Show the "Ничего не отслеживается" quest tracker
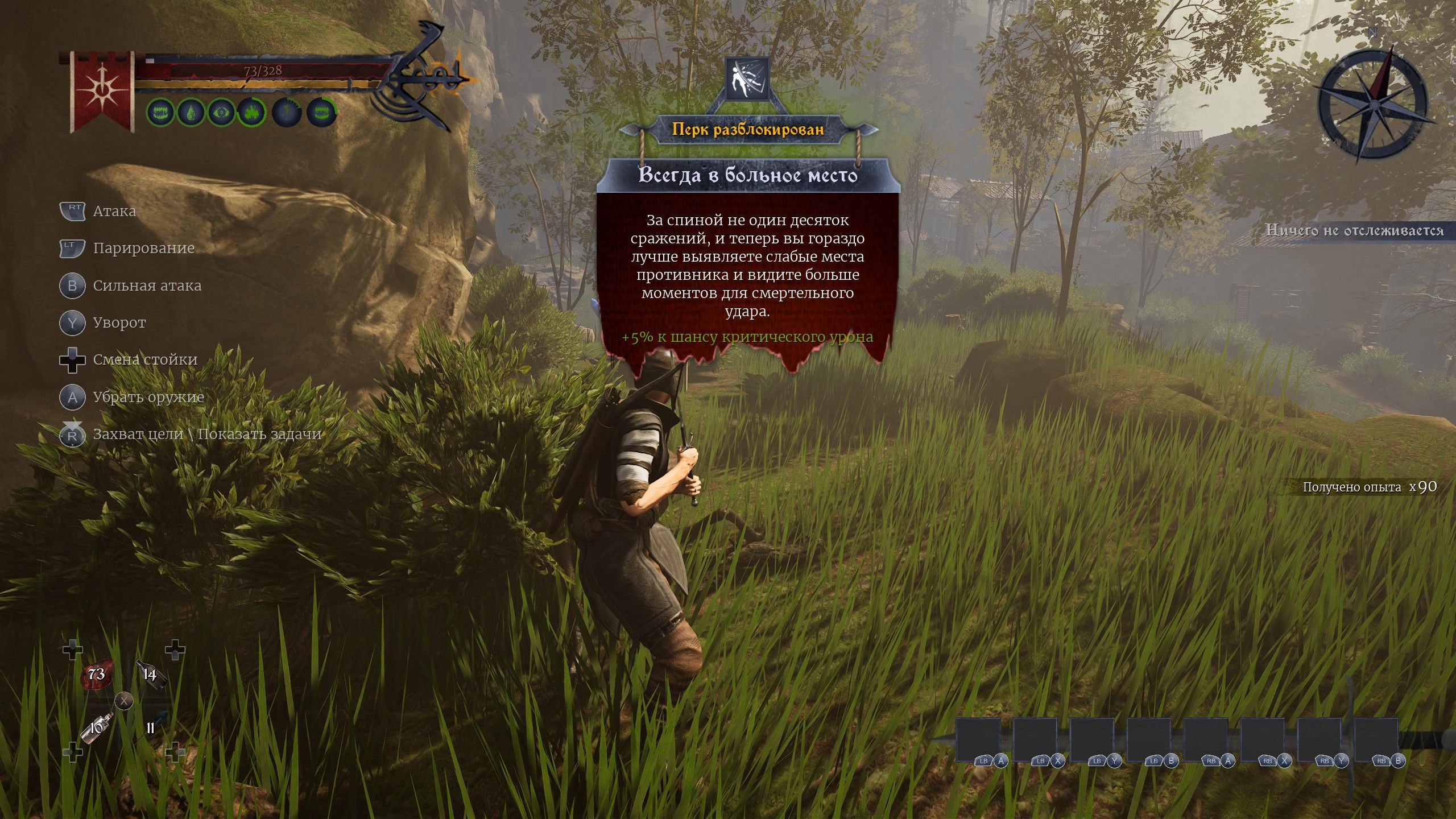The image size is (1456, 819). 1354,230
